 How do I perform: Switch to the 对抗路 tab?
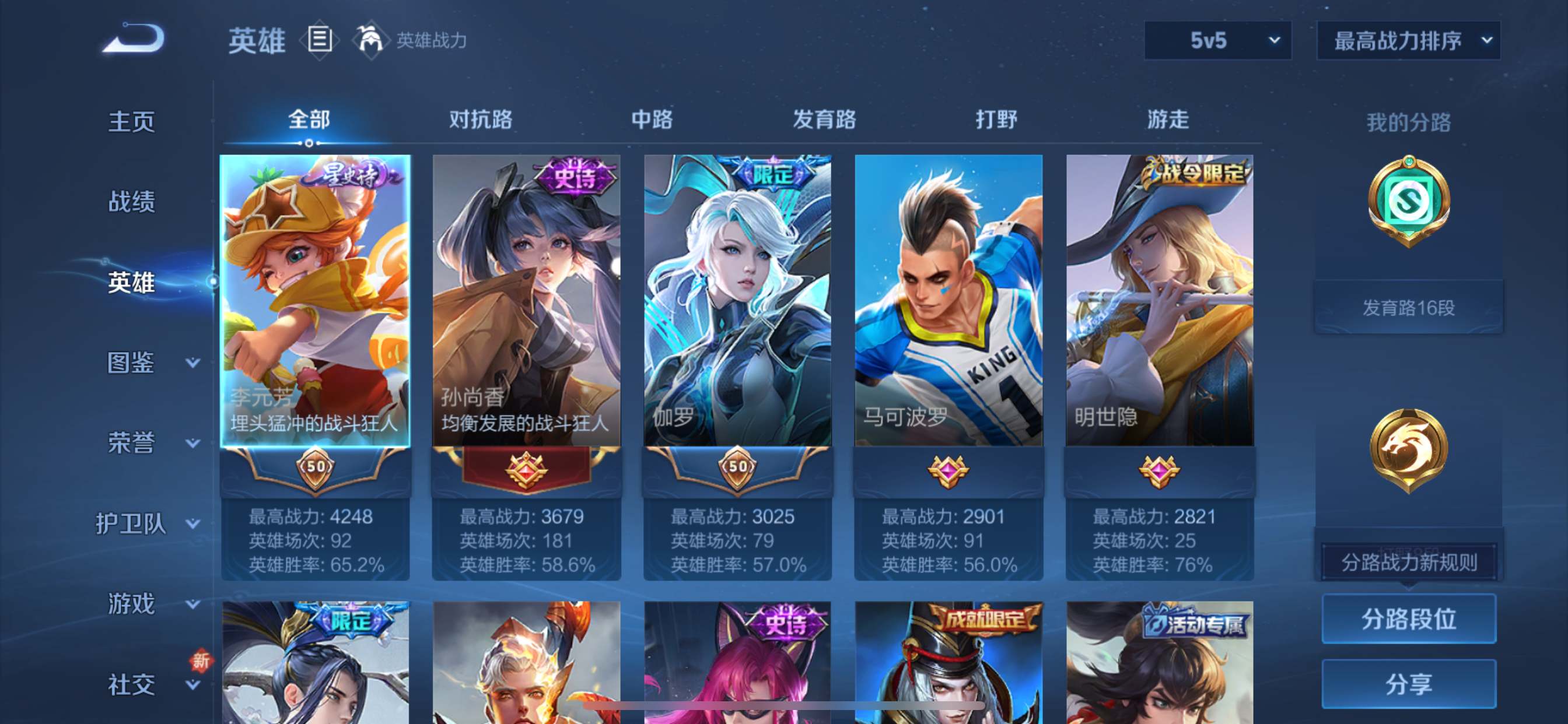pyautogui.click(x=480, y=120)
